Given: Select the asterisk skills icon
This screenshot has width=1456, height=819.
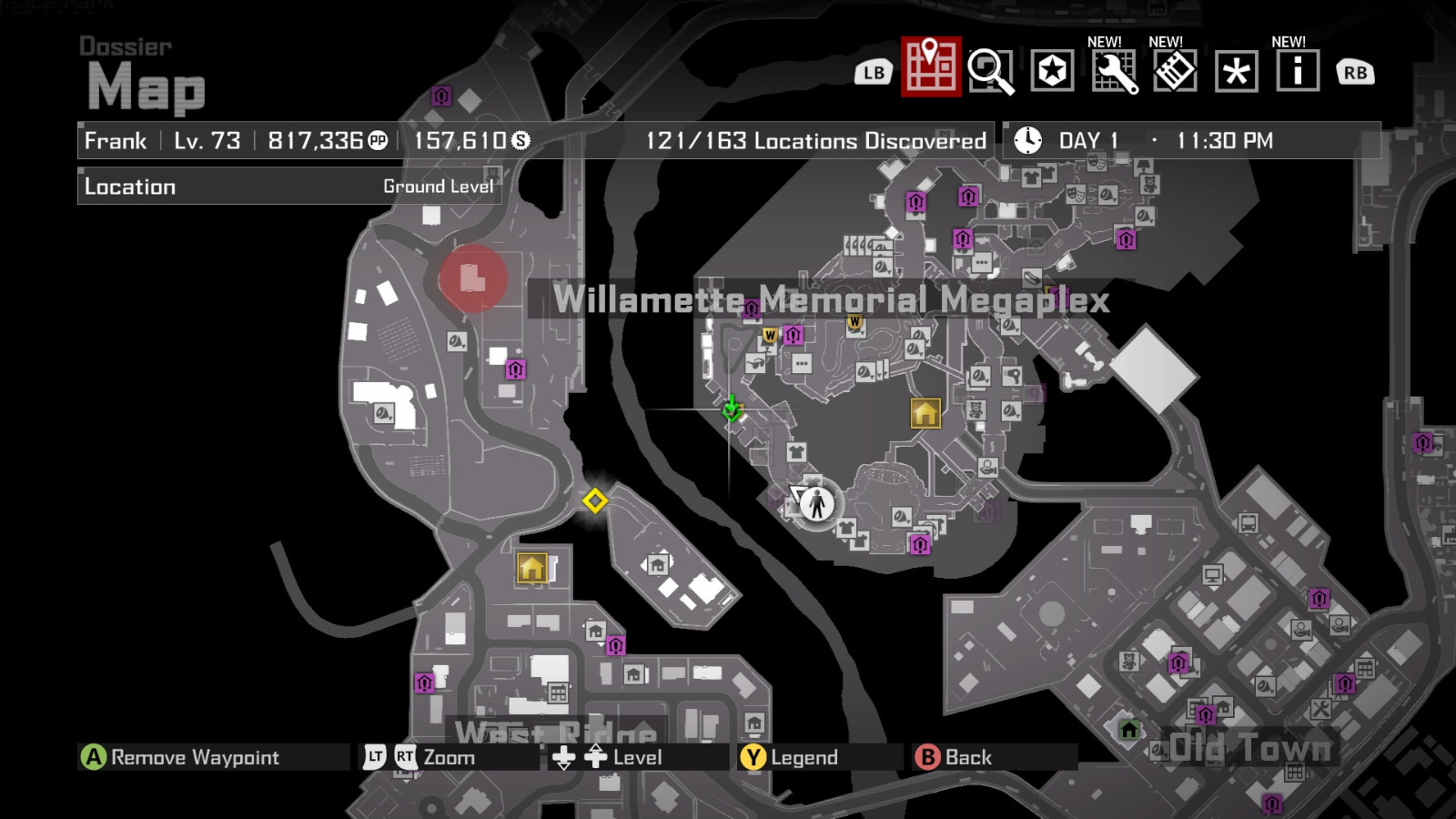Looking at the screenshot, I should [1238, 69].
